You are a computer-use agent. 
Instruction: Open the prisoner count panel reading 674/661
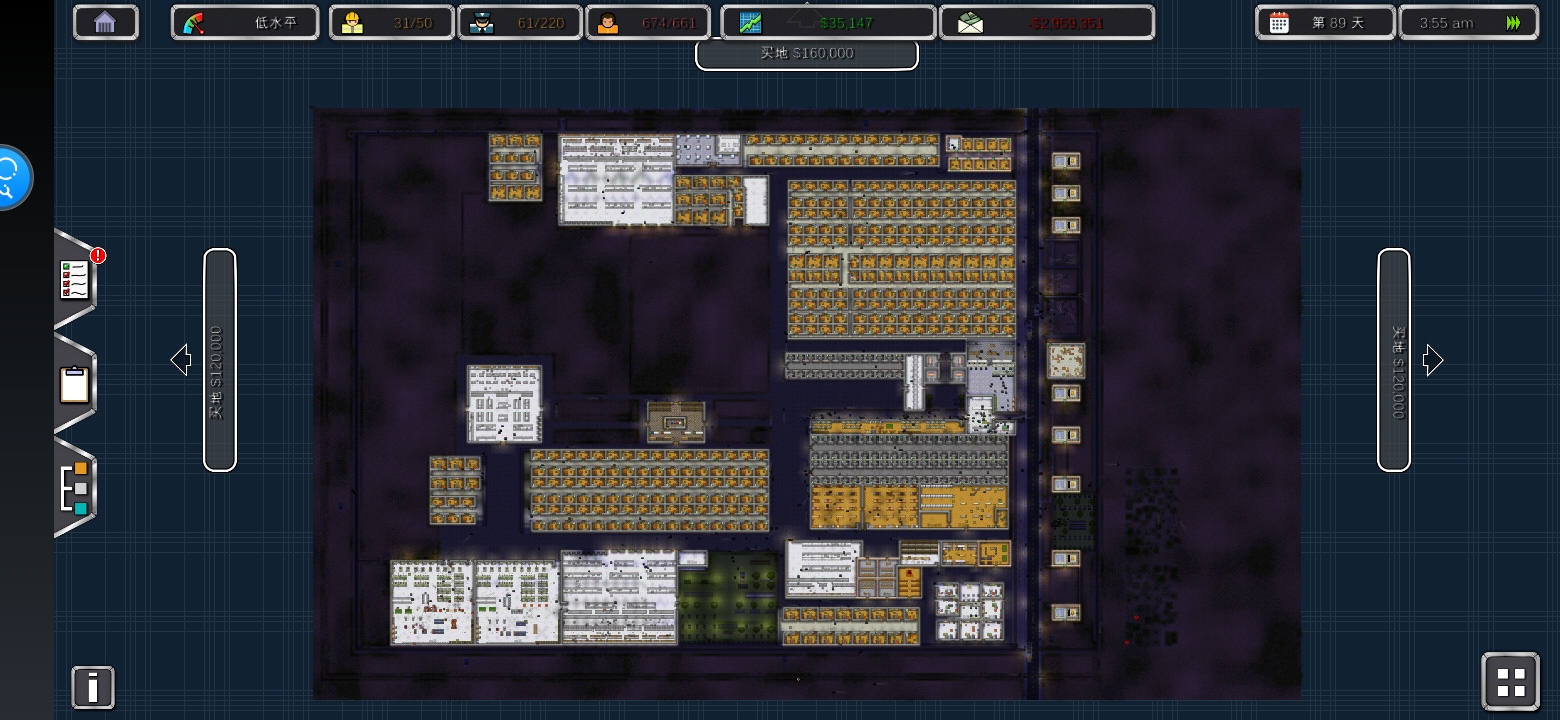[647, 22]
